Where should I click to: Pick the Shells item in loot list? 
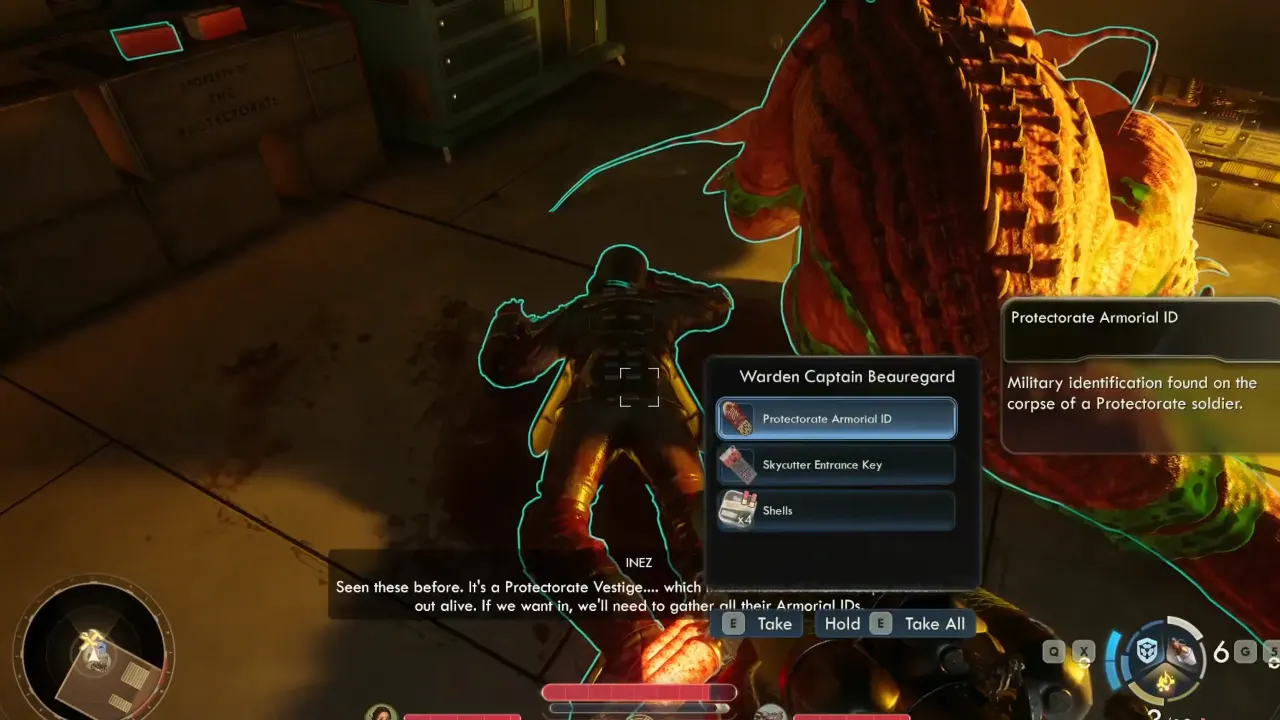point(836,511)
